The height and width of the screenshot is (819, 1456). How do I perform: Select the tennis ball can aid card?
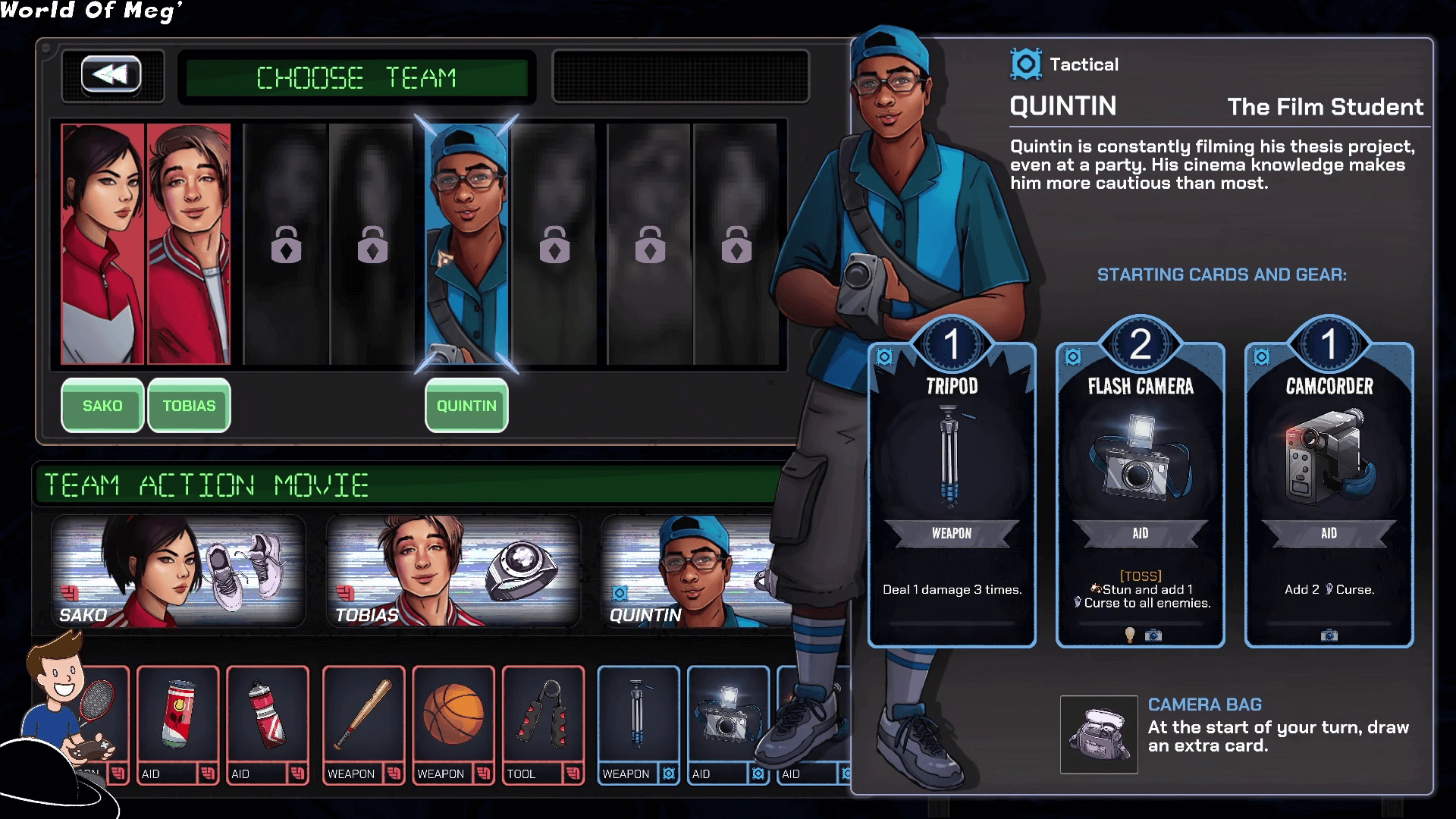[x=178, y=724]
